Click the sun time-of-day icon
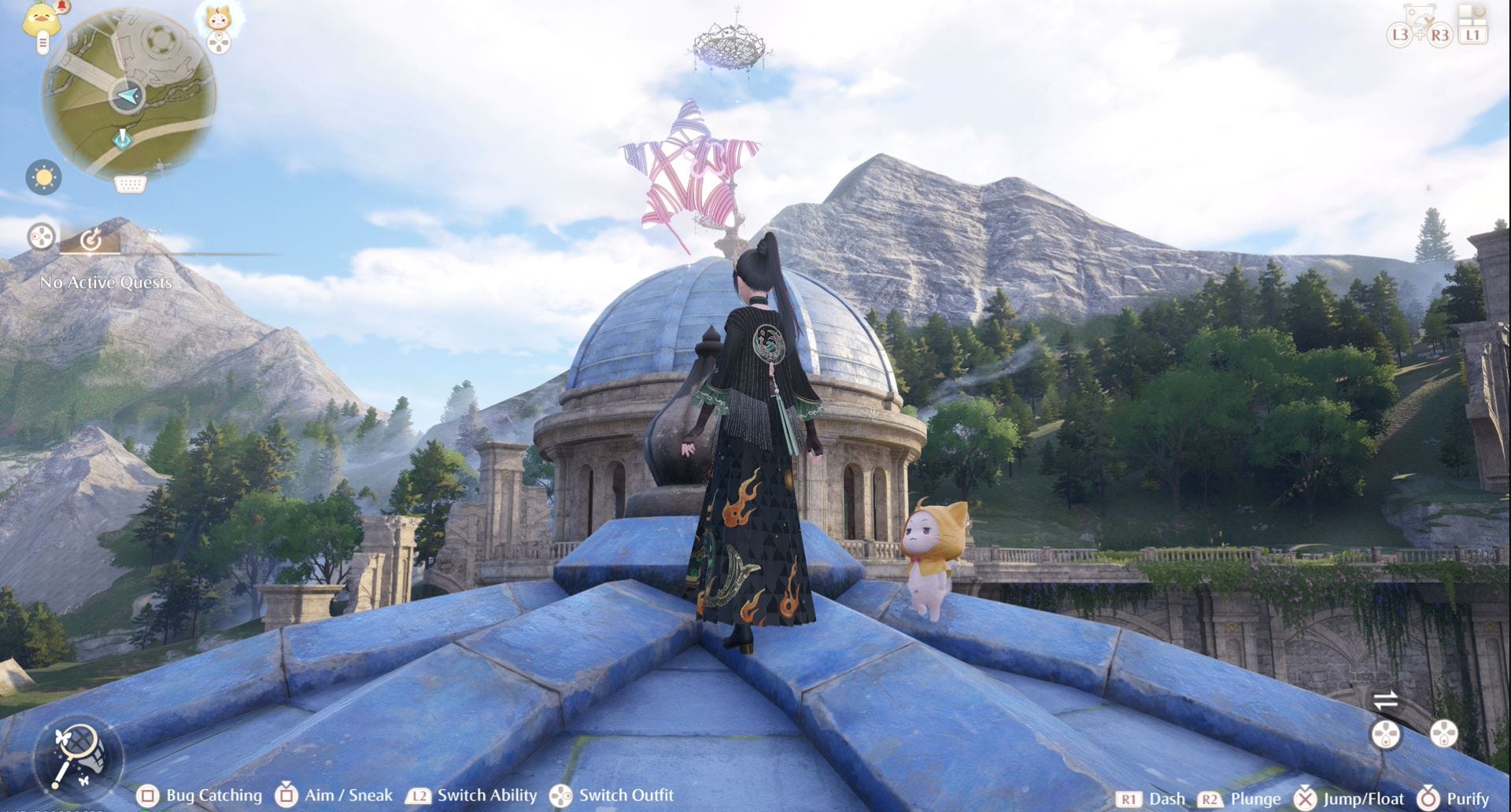1511x812 pixels. (43, 177)
